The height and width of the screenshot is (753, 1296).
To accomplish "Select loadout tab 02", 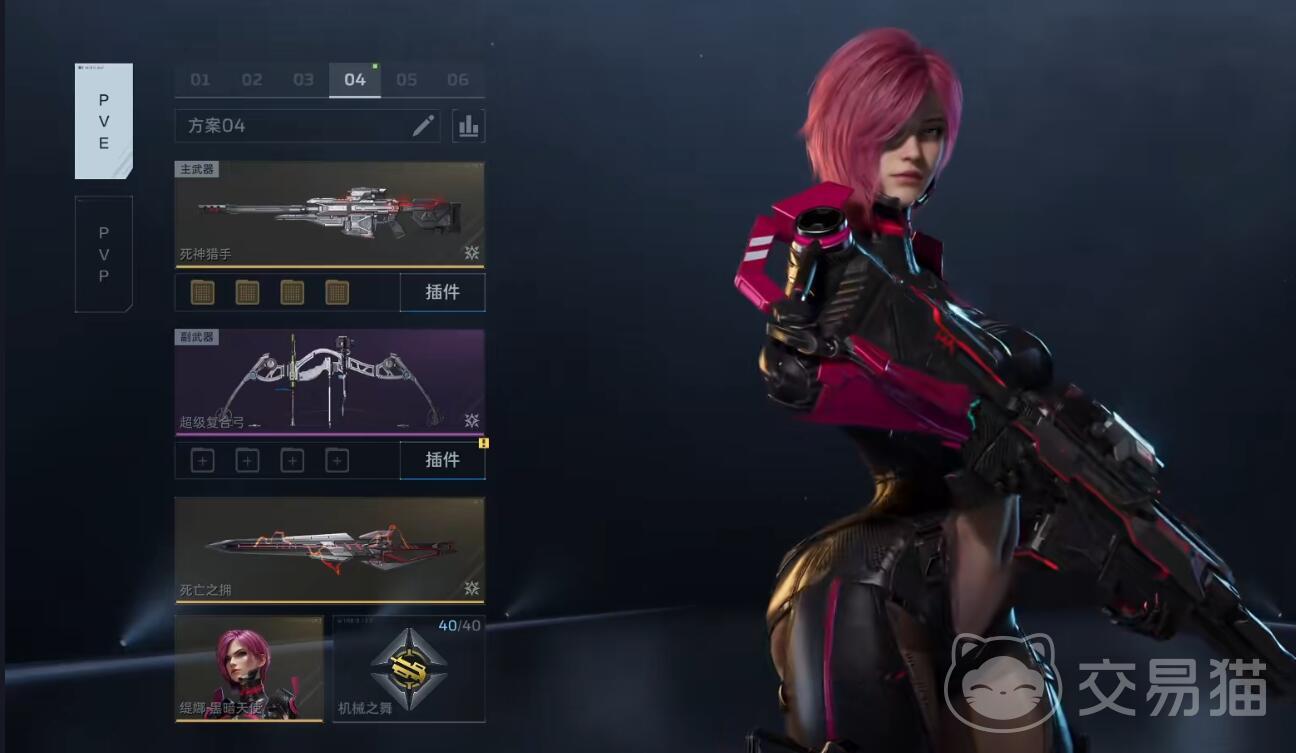I will click(x=252, y=80).
